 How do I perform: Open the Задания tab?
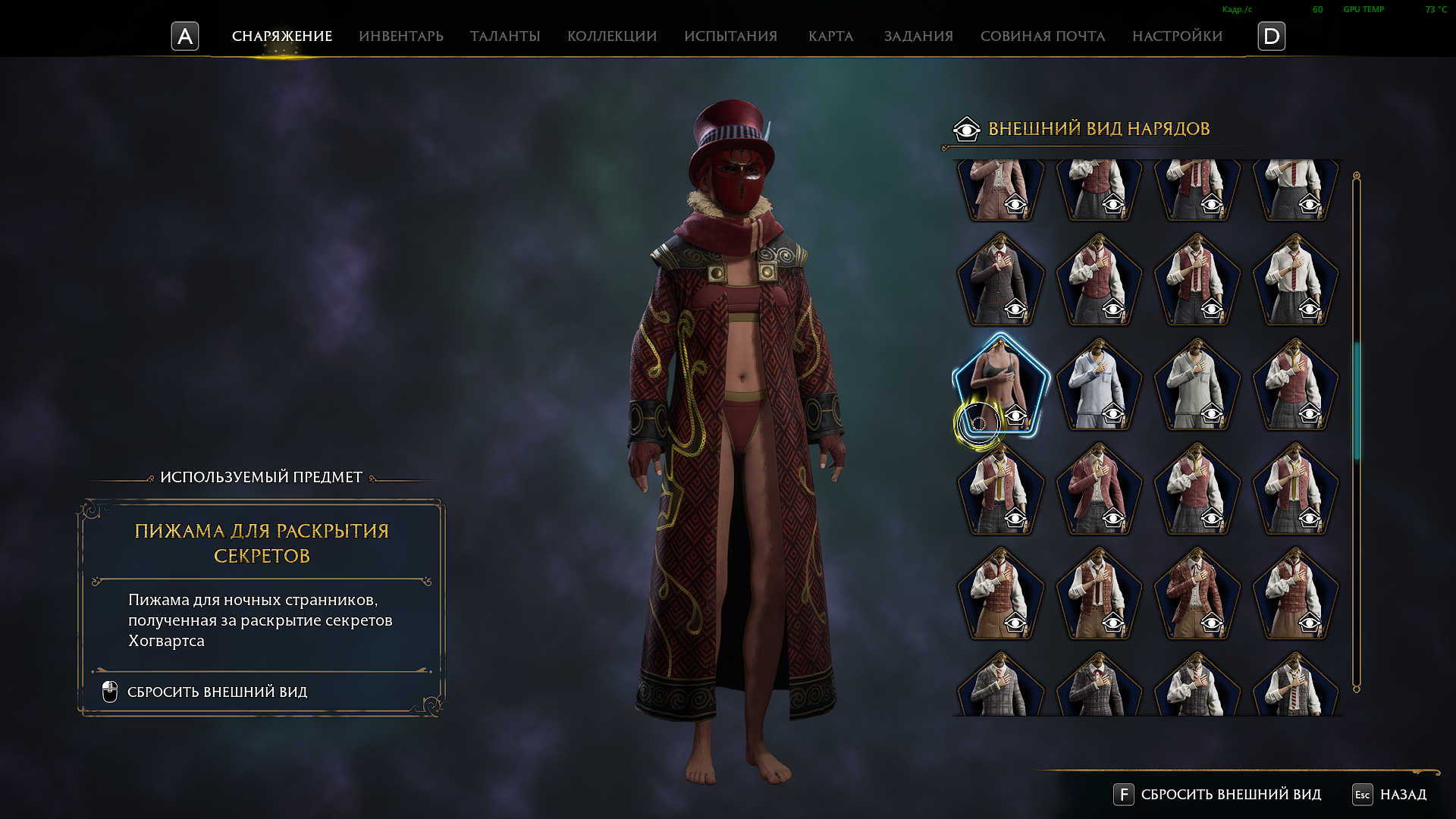918,36
